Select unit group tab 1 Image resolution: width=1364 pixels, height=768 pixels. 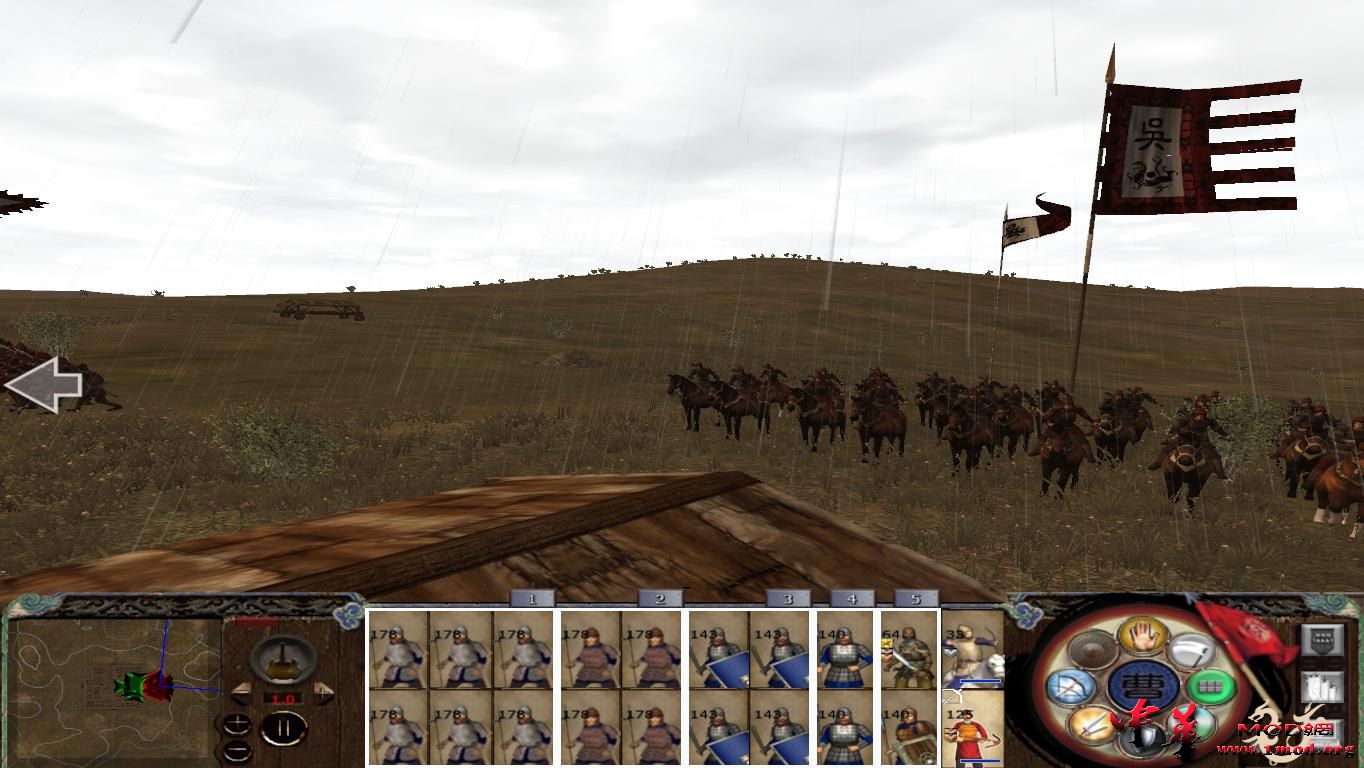tap(530, 599)
